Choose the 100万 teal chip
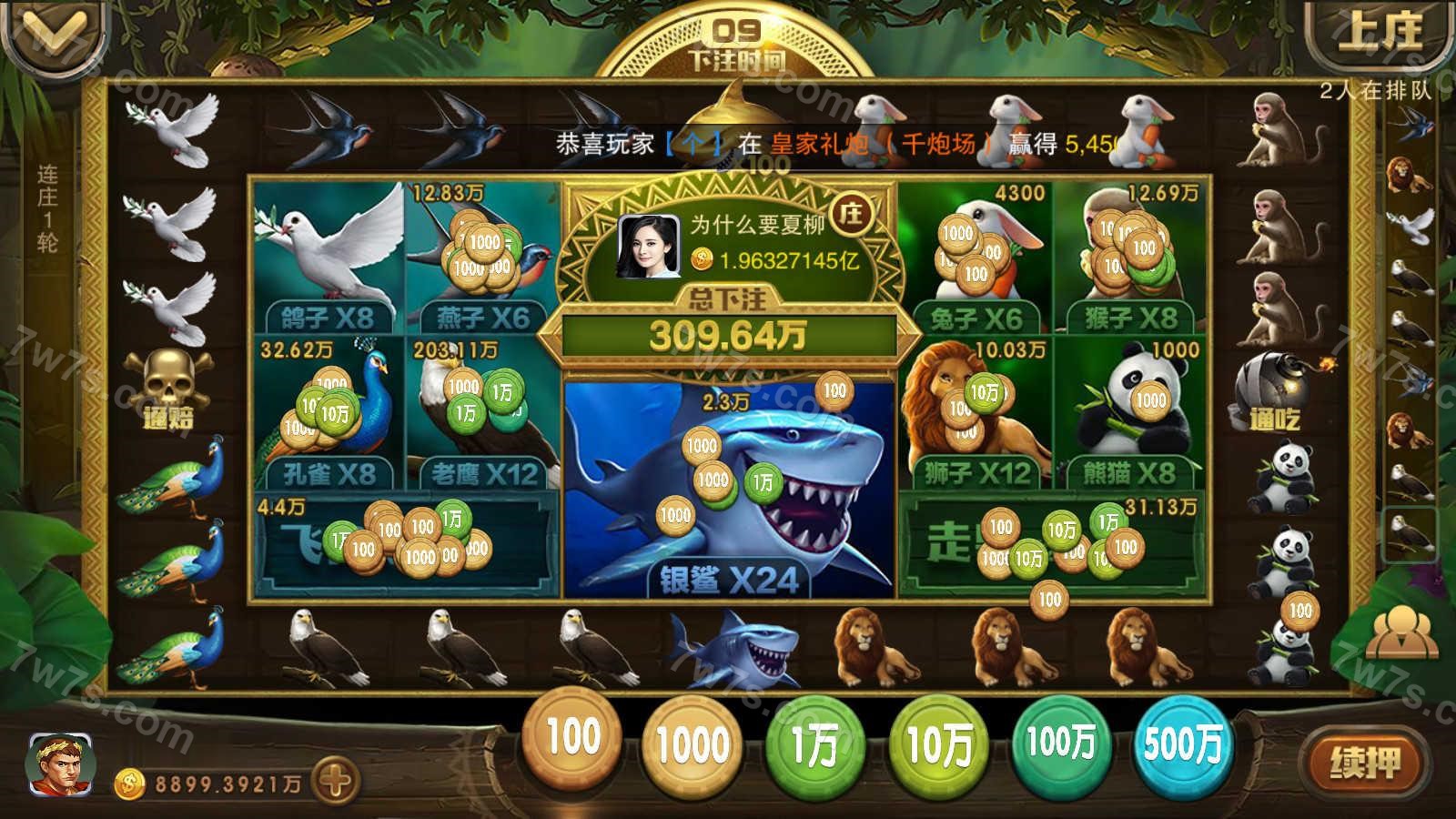This screenshot has width=1456, height=819. [1060, 743]
